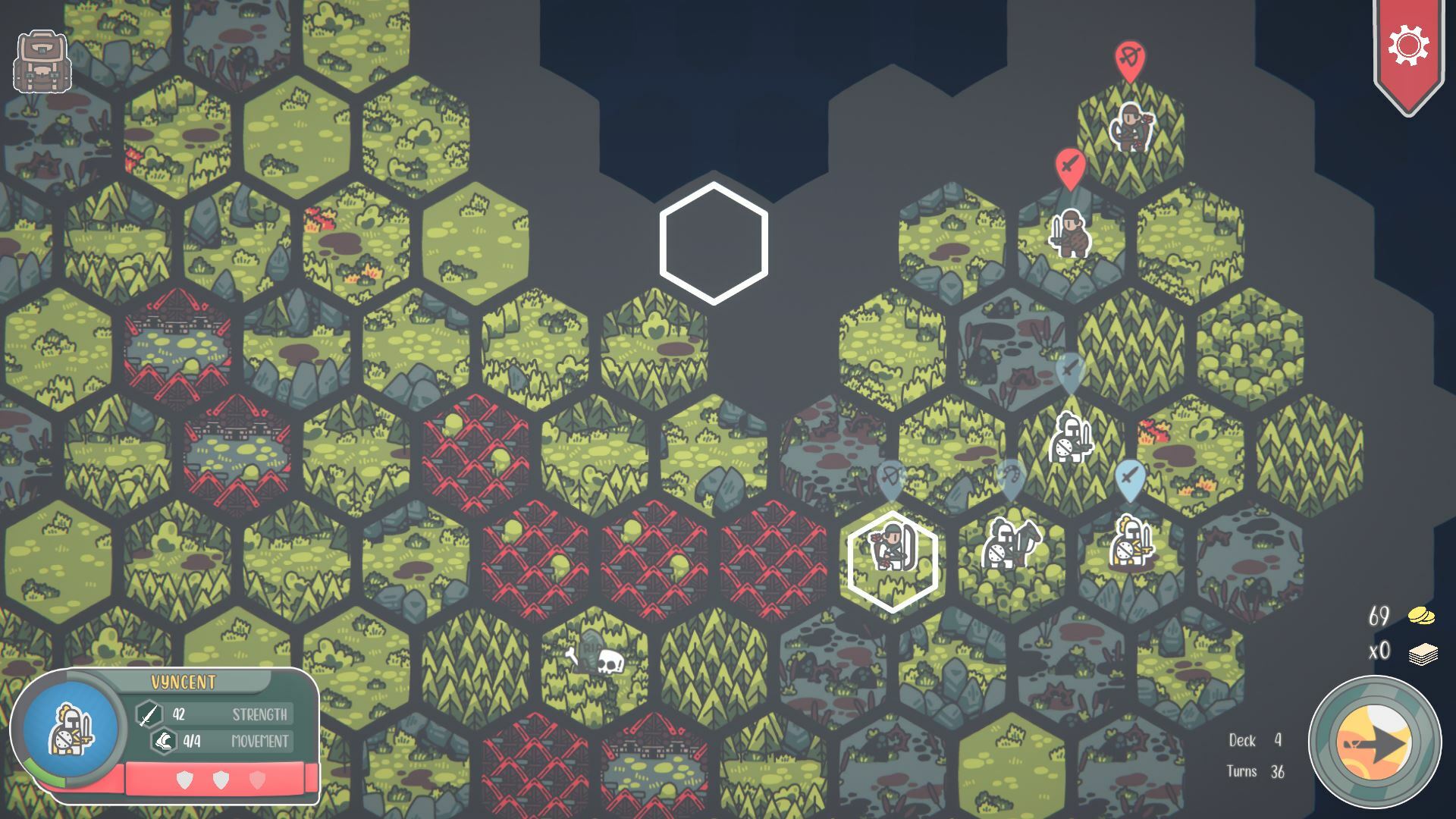Open the settings gear menu
The image size is (1456, 819).
tap(1409, 45)
